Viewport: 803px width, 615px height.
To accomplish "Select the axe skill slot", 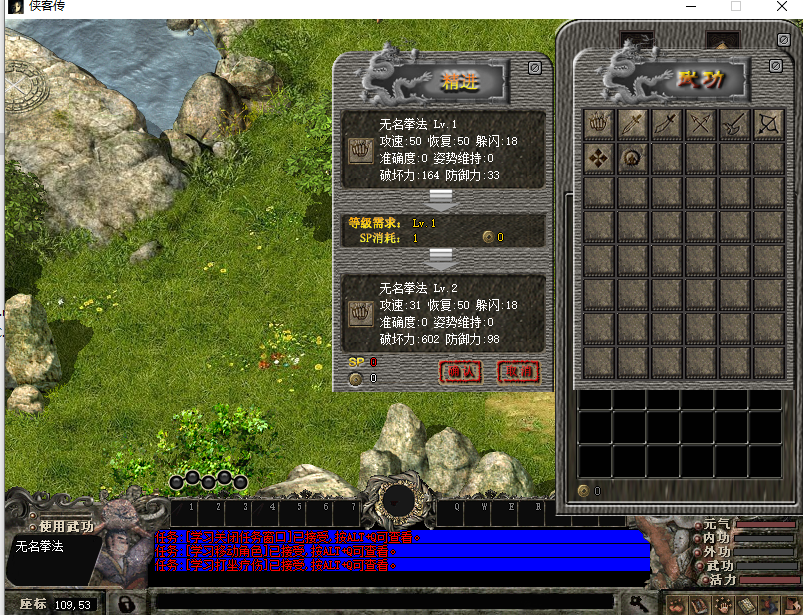I will click(735, 123).
